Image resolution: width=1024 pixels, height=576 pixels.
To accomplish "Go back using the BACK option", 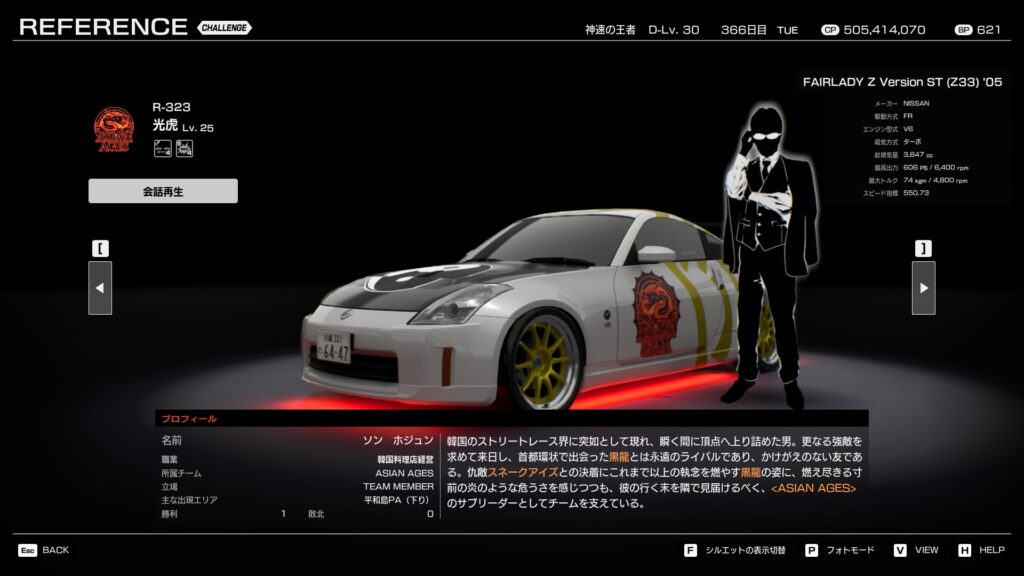I will 44,550.
